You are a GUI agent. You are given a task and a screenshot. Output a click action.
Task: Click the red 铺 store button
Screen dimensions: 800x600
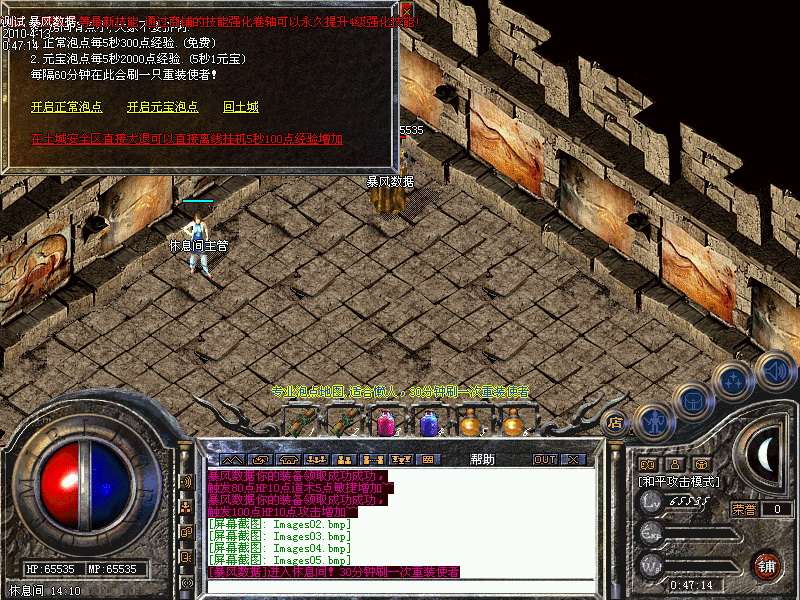pos(767,566)
